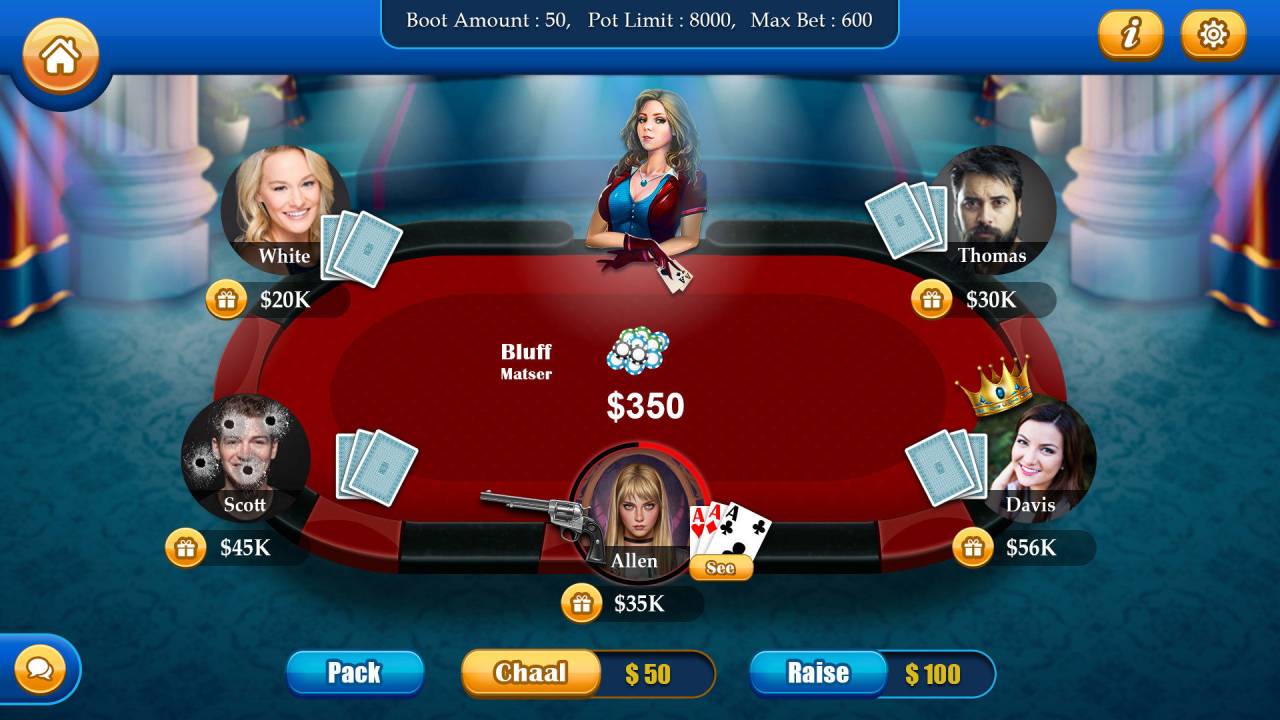Return to lobby using the home icon
1280x720 pixels.
point(59,57)
